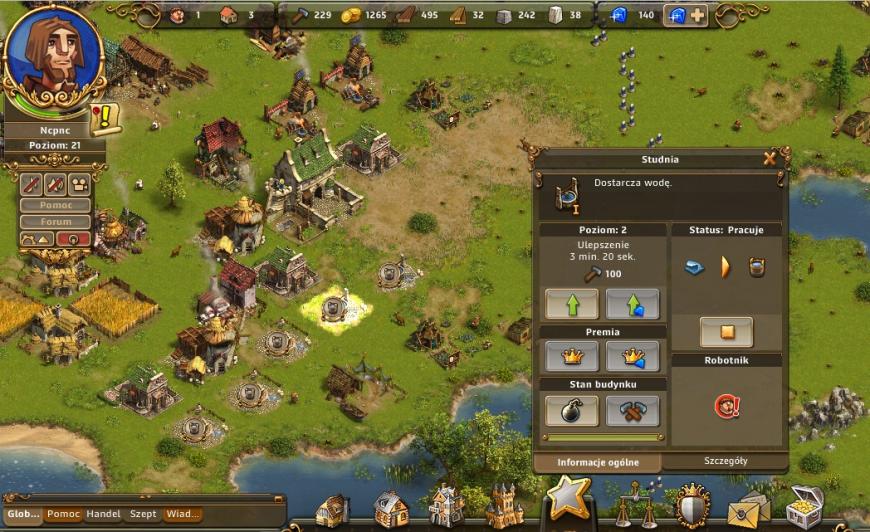870x532 pixels.
Task: Select the Informacje ogólne tab
Action: click(596, 462)
